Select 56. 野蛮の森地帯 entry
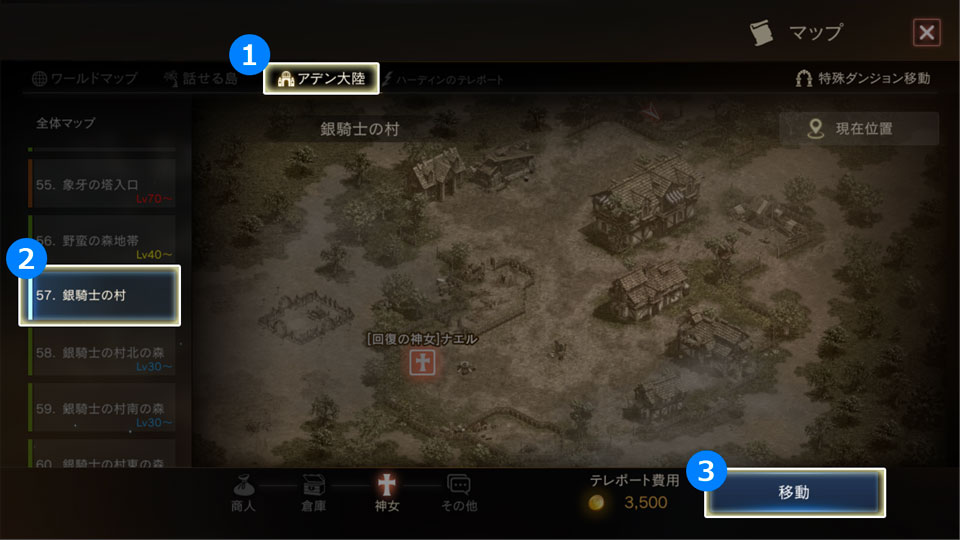This screenshot has width=960, height=540. (101, 240)
